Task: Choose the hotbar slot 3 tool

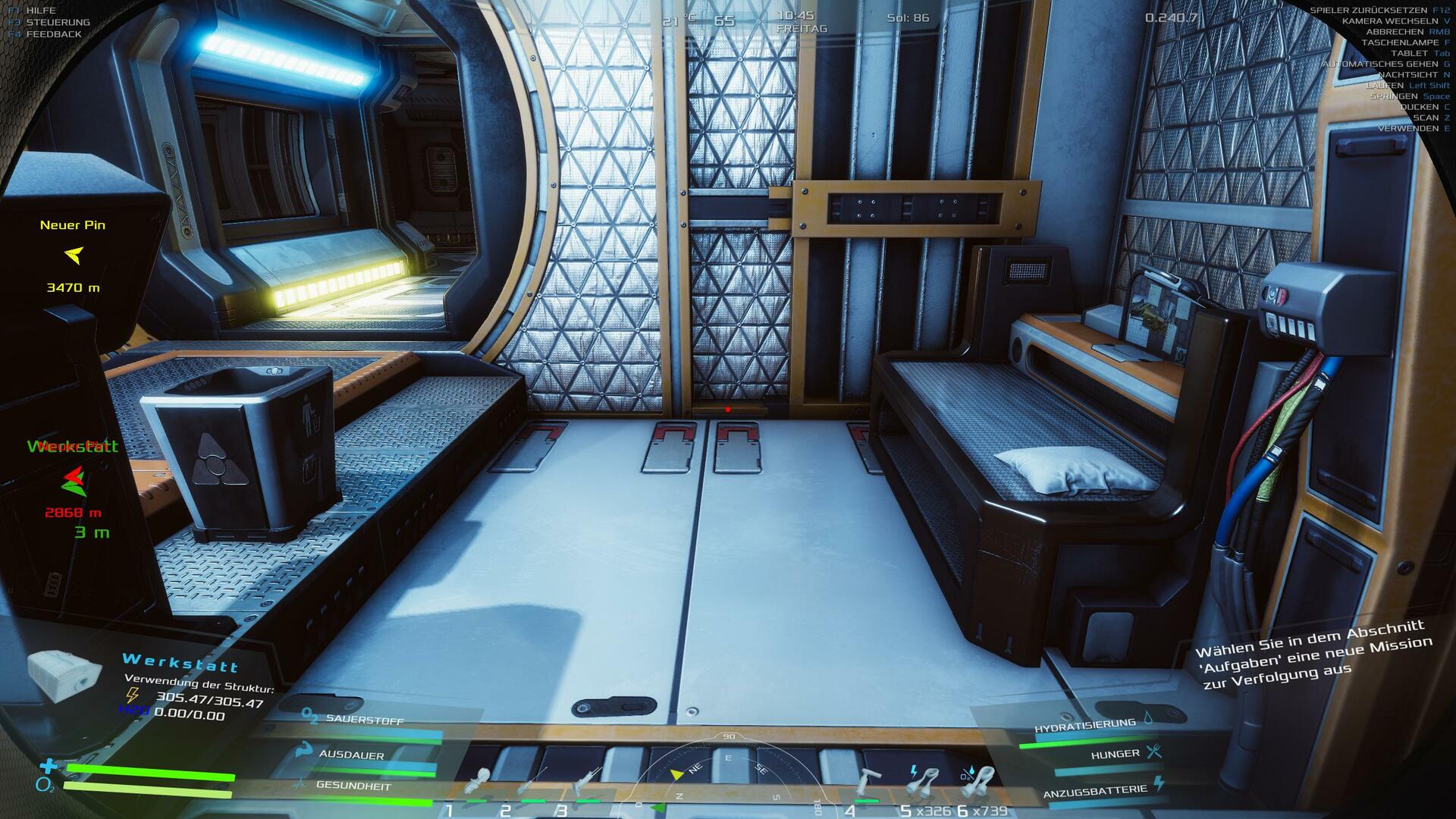Action: point(586,783)
